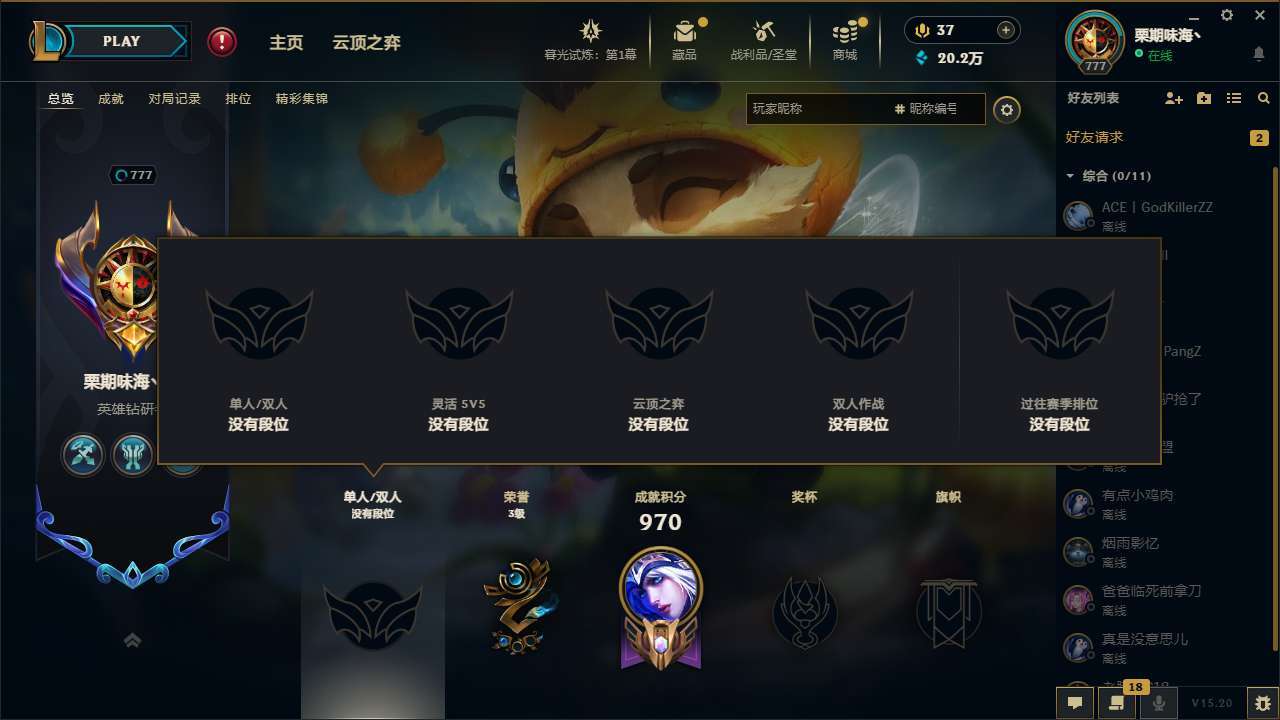Switch to the 云顶之弈 tab
Image resolution: width=1280 pixels, height=720 pixels.
(368, 42)
